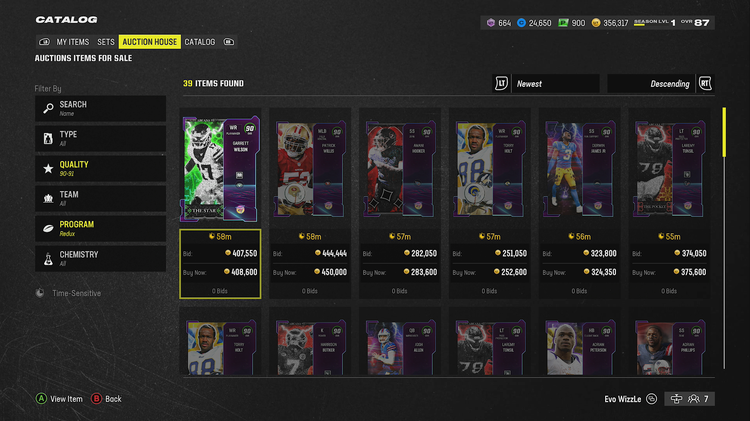Open the Sets tab

click(106, 42)
